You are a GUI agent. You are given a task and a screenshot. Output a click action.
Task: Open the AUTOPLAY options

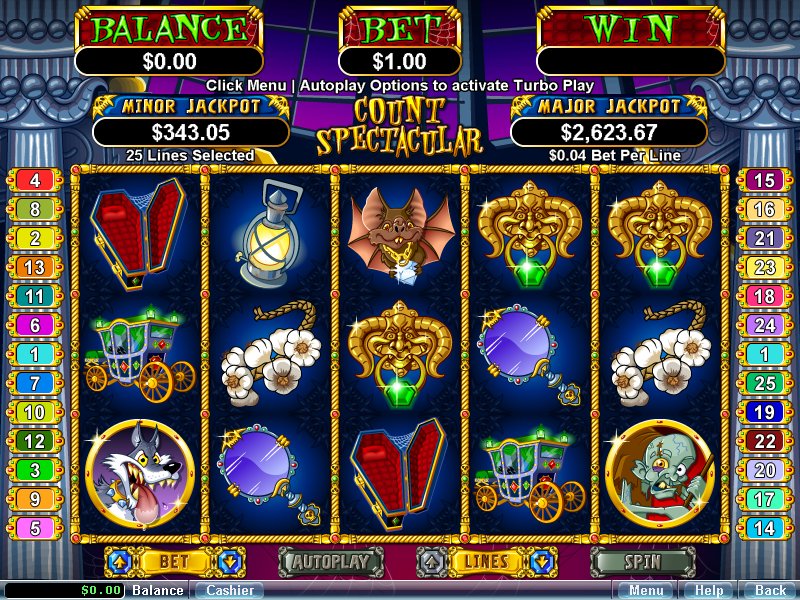click(330, 562)
